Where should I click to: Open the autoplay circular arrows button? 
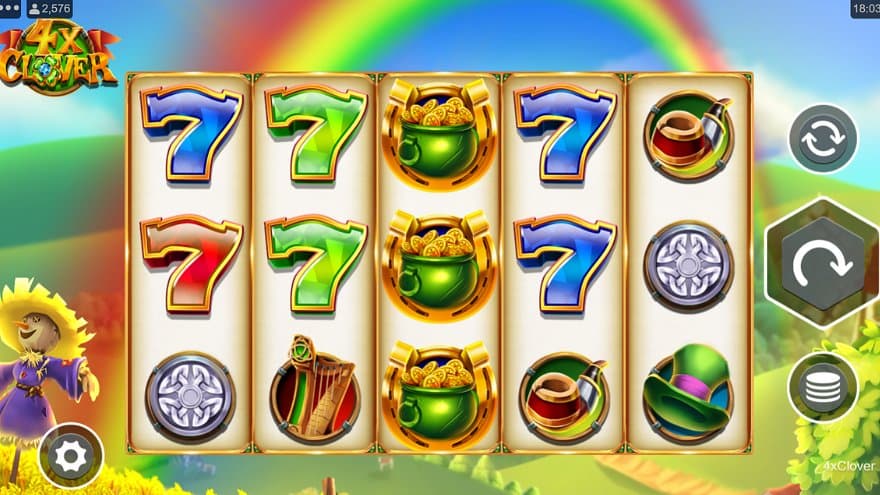(823, 139)
